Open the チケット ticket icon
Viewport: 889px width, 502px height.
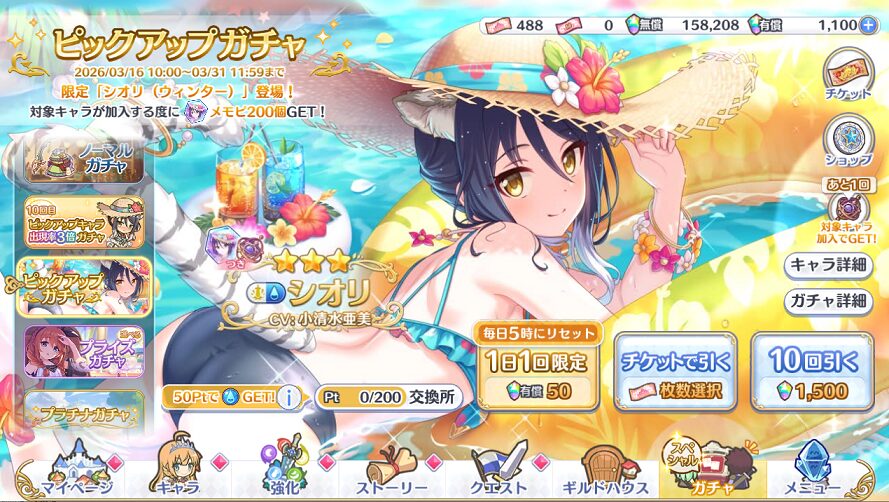tap(848, 77)
